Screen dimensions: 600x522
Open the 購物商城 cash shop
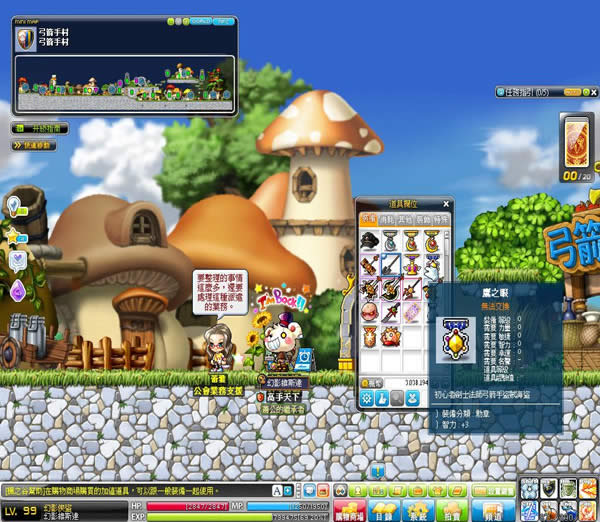click(349, 509)
